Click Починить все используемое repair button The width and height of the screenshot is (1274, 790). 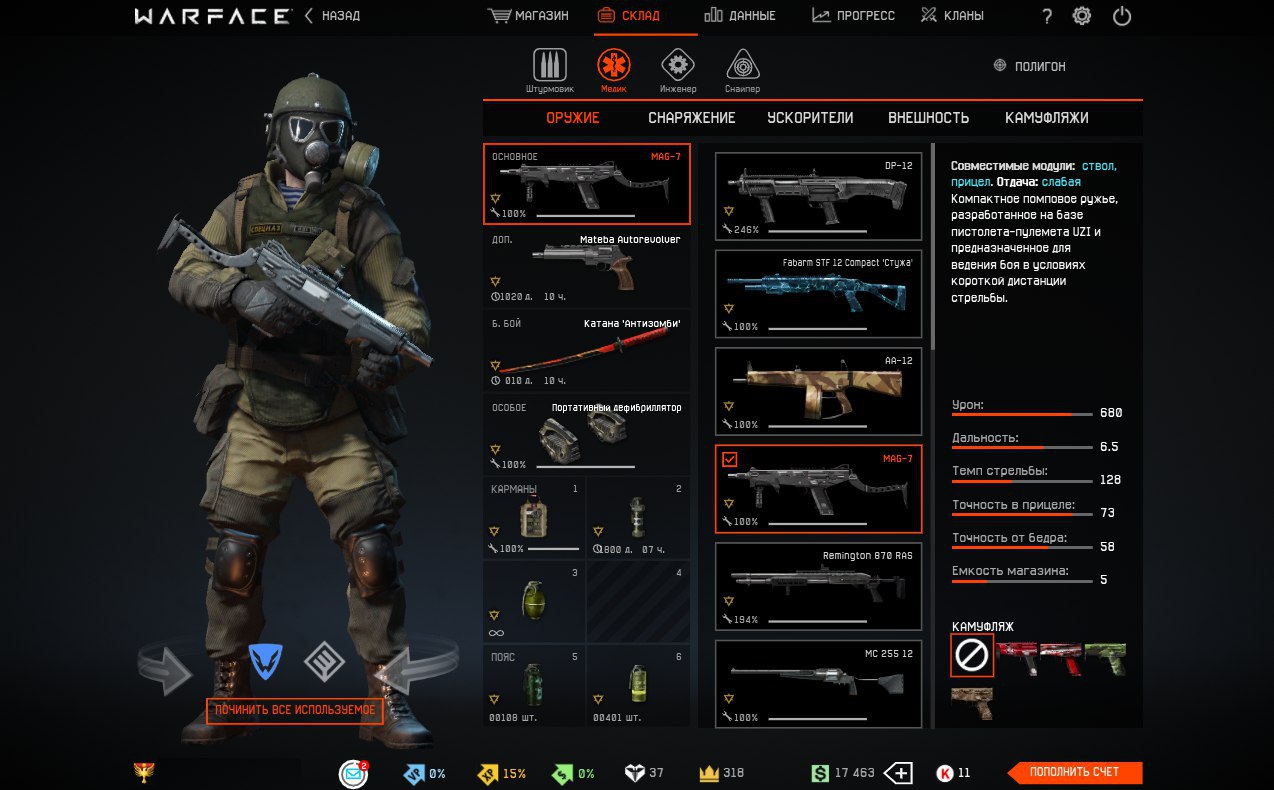[x=295, y=711]
